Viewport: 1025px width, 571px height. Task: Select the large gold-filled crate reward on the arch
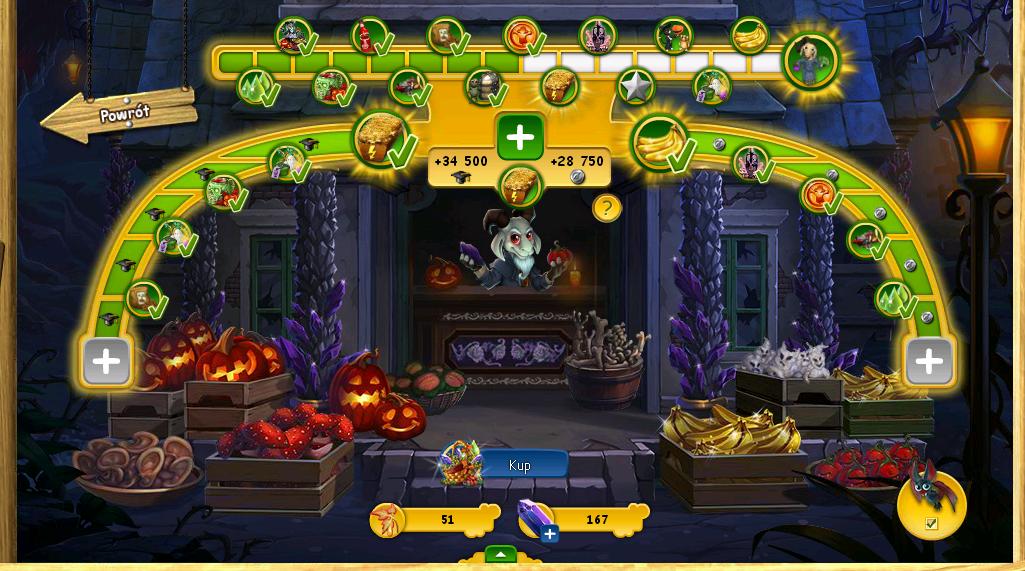pyautogui.click(x=380, y=138)
